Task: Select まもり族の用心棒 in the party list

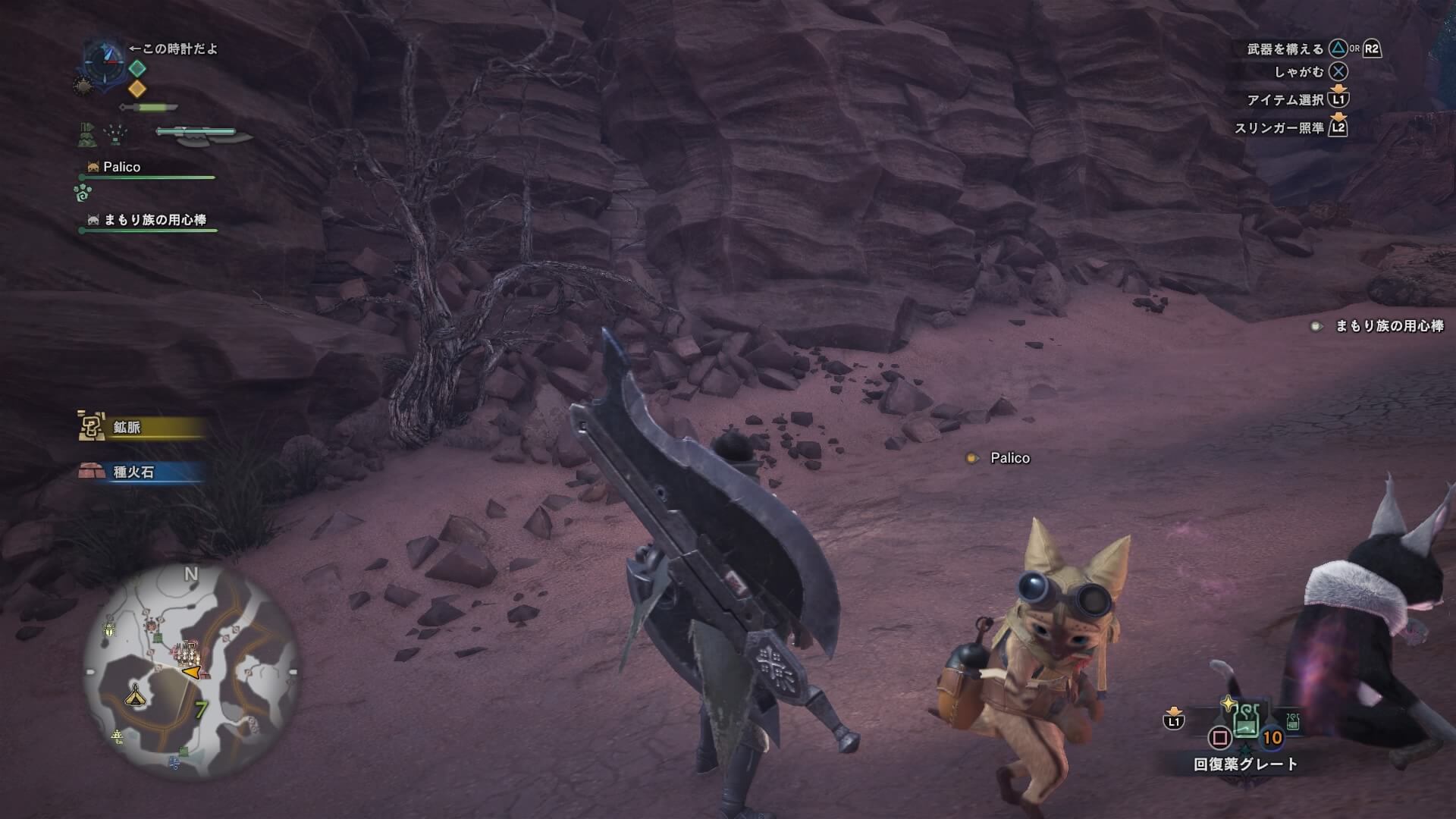Action: click(154, 220)
